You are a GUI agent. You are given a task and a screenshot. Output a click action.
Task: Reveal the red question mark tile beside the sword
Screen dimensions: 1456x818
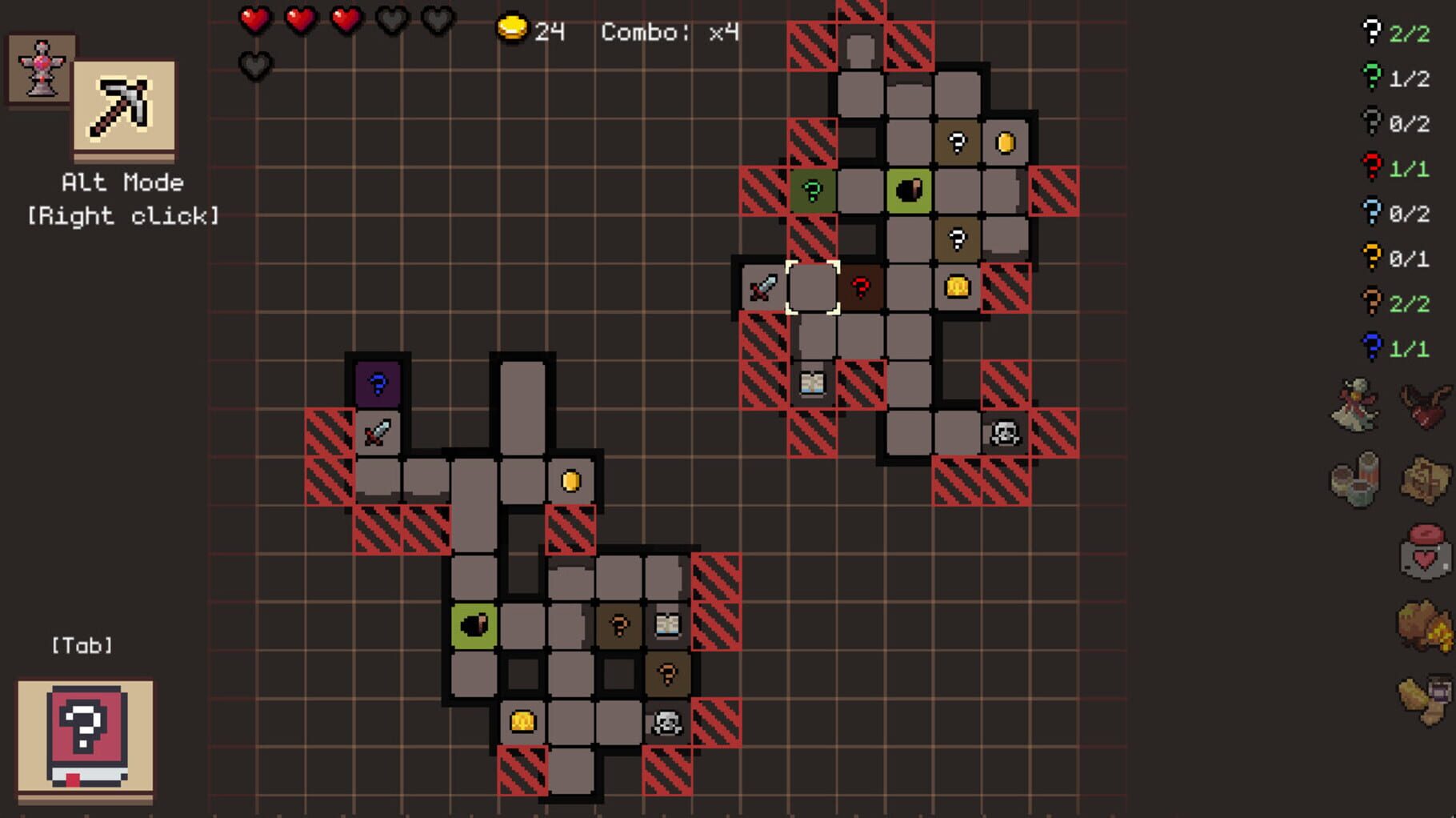pyautogui.click(x=860, y=287)
